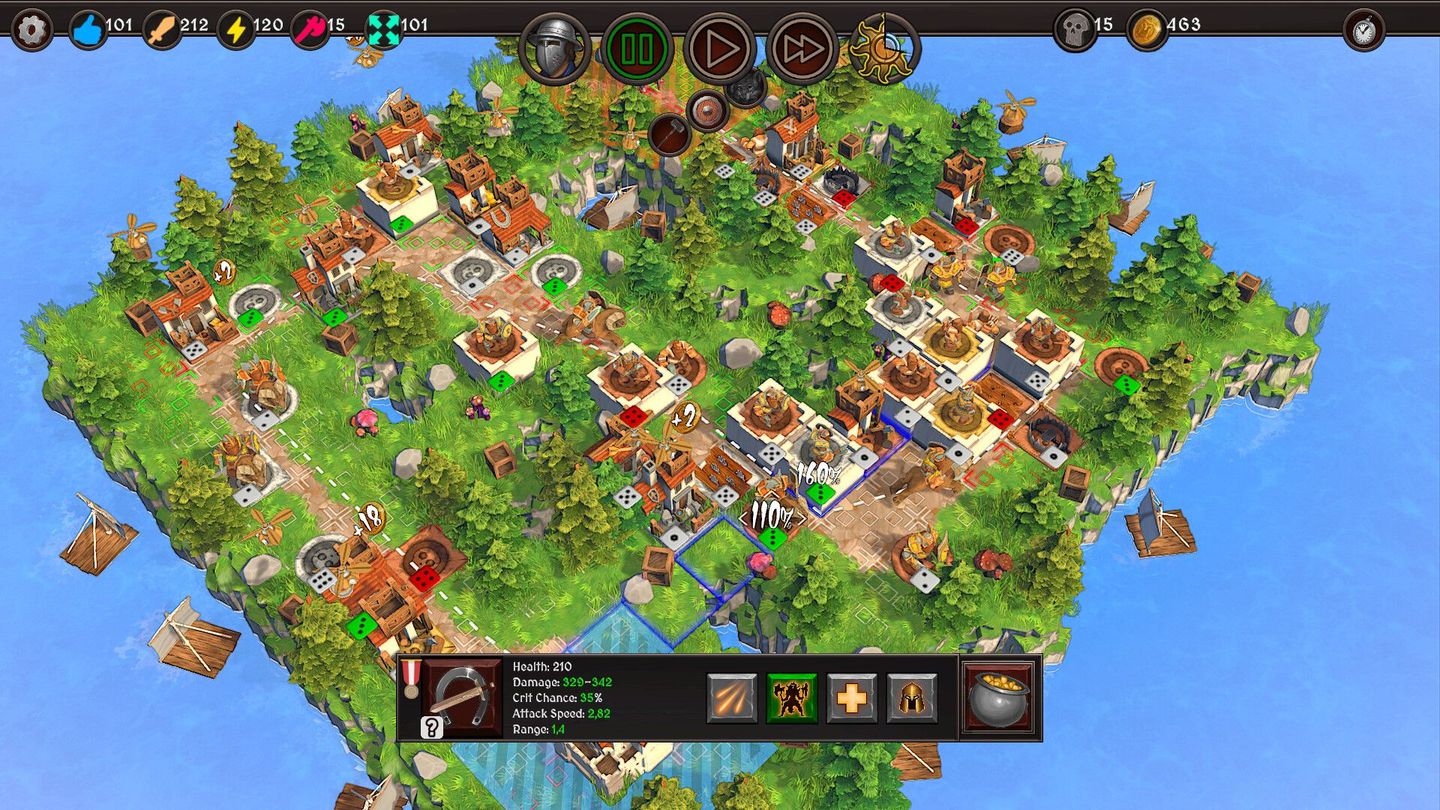Select the hammer icon
This screenshot has width=1440, height=810.
pyautogui.click(x=669, y=133)
